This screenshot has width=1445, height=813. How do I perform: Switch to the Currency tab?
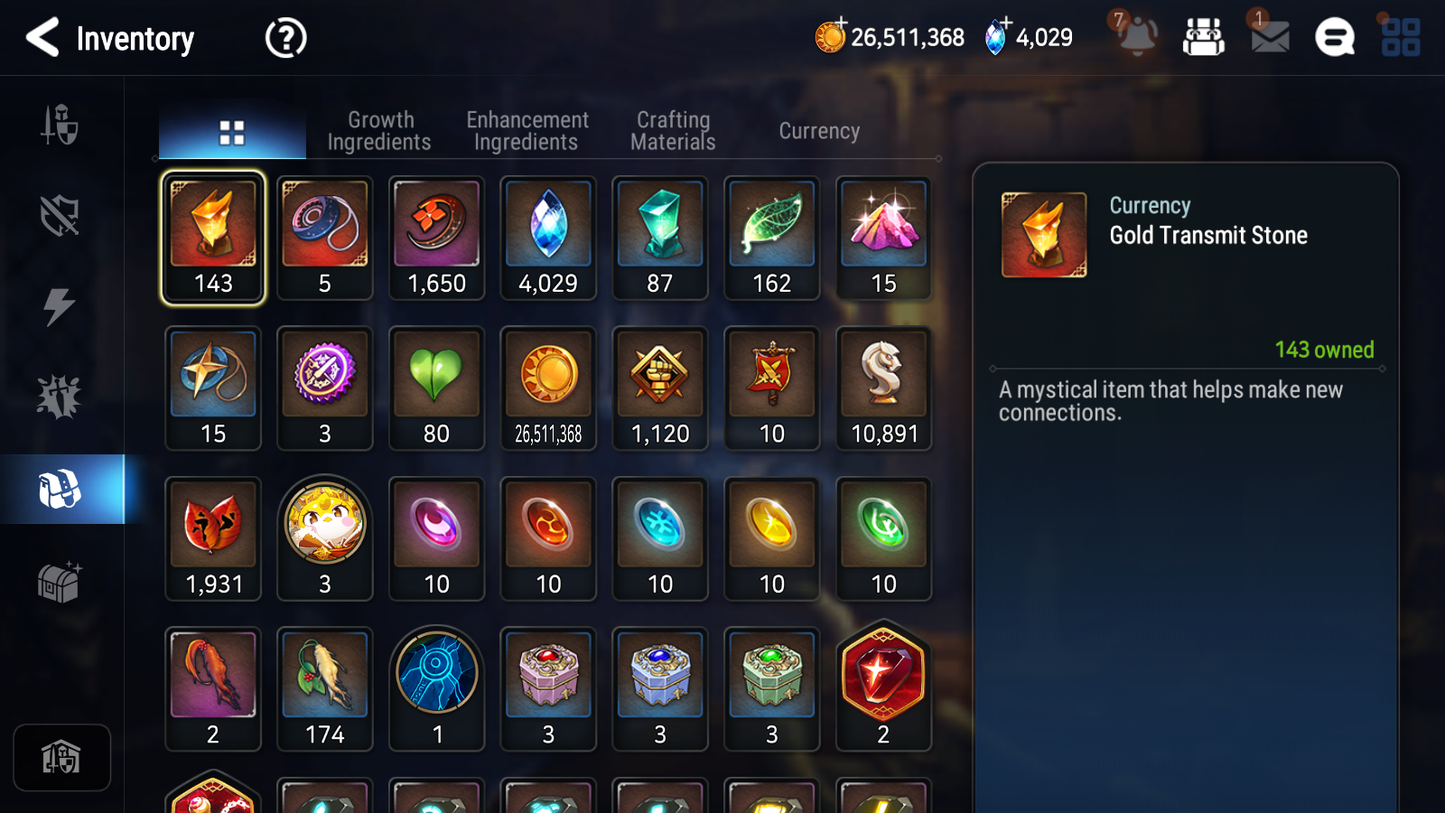click(x=818, y=130)
